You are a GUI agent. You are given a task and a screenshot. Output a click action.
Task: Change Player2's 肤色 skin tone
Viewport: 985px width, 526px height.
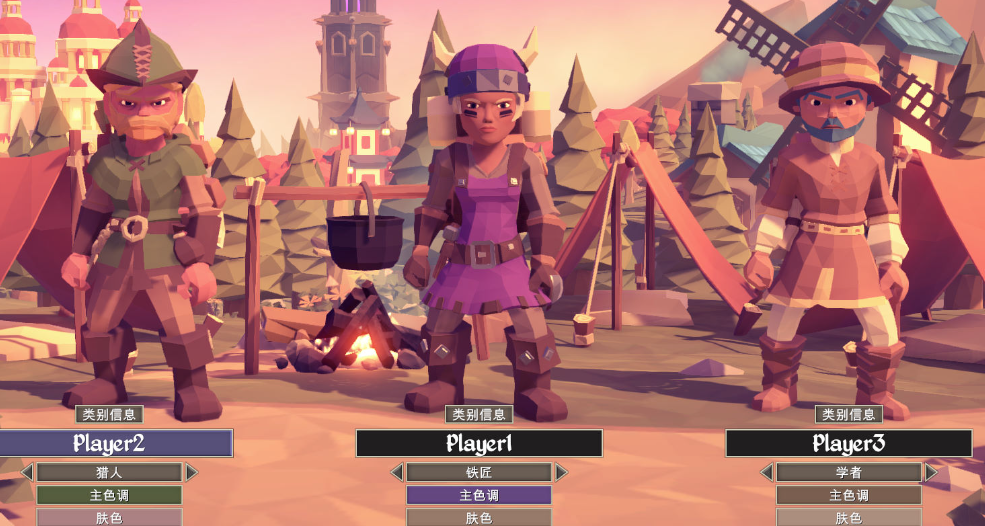tap(109, 517)
